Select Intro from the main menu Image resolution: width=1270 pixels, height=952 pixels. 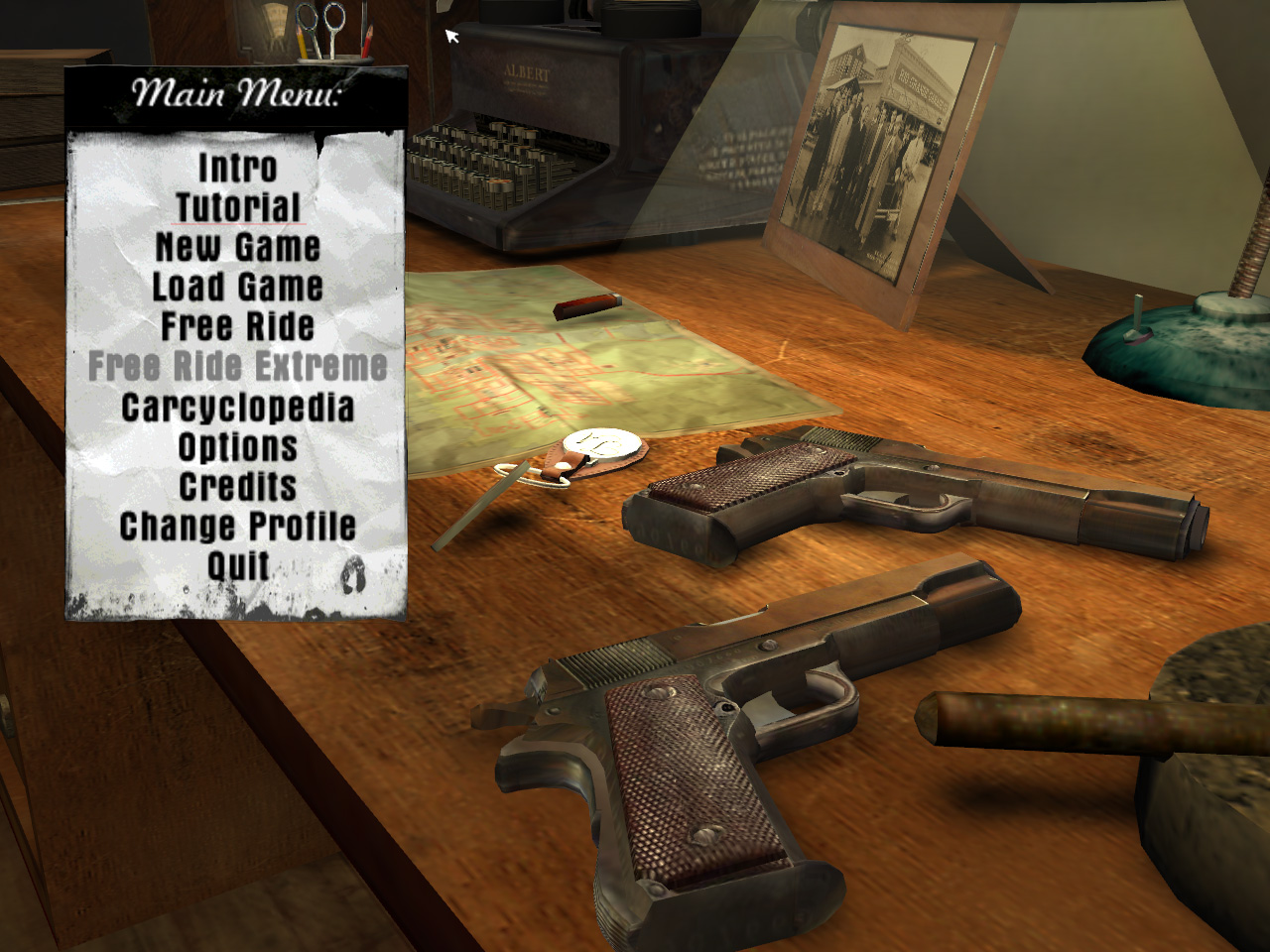pos(238,169)
